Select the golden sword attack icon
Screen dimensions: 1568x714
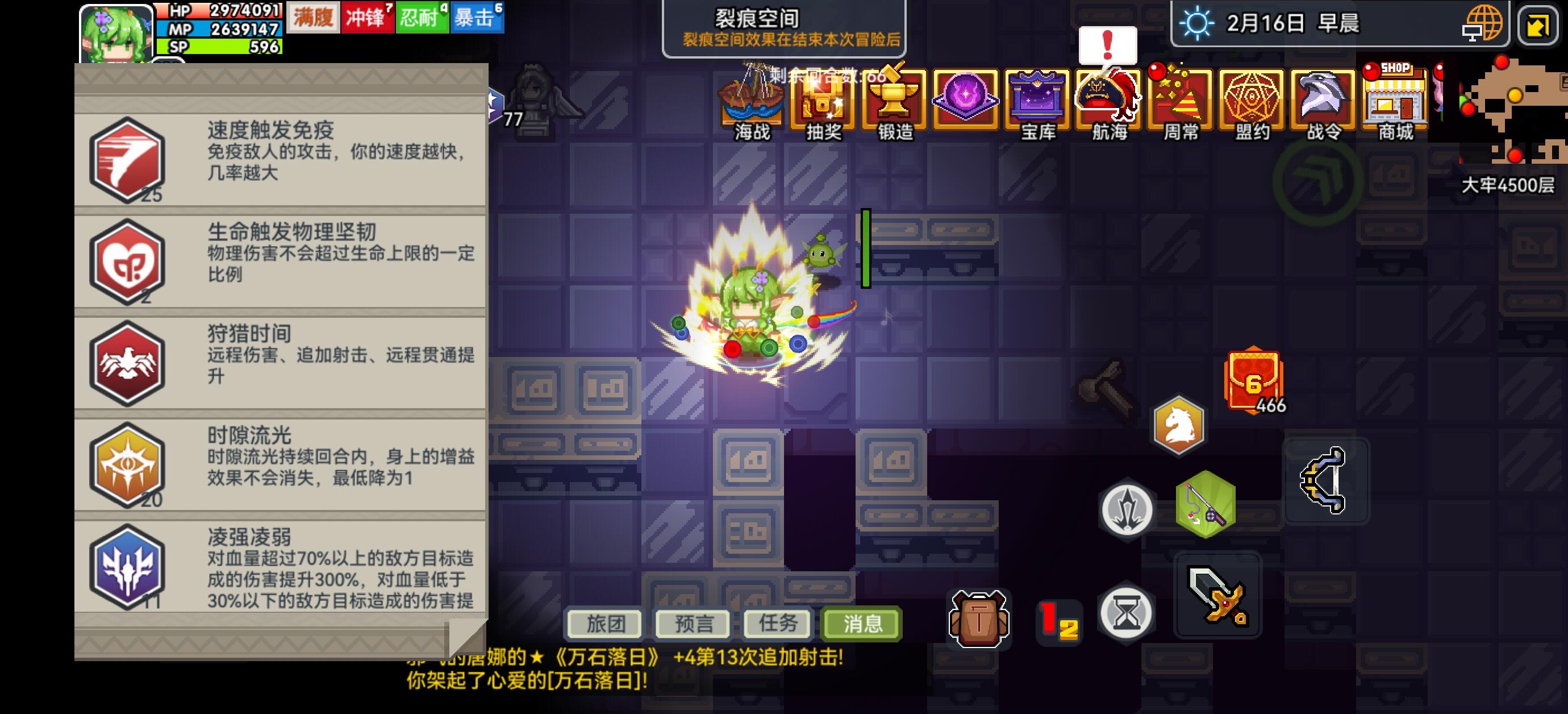(1217, 594)
